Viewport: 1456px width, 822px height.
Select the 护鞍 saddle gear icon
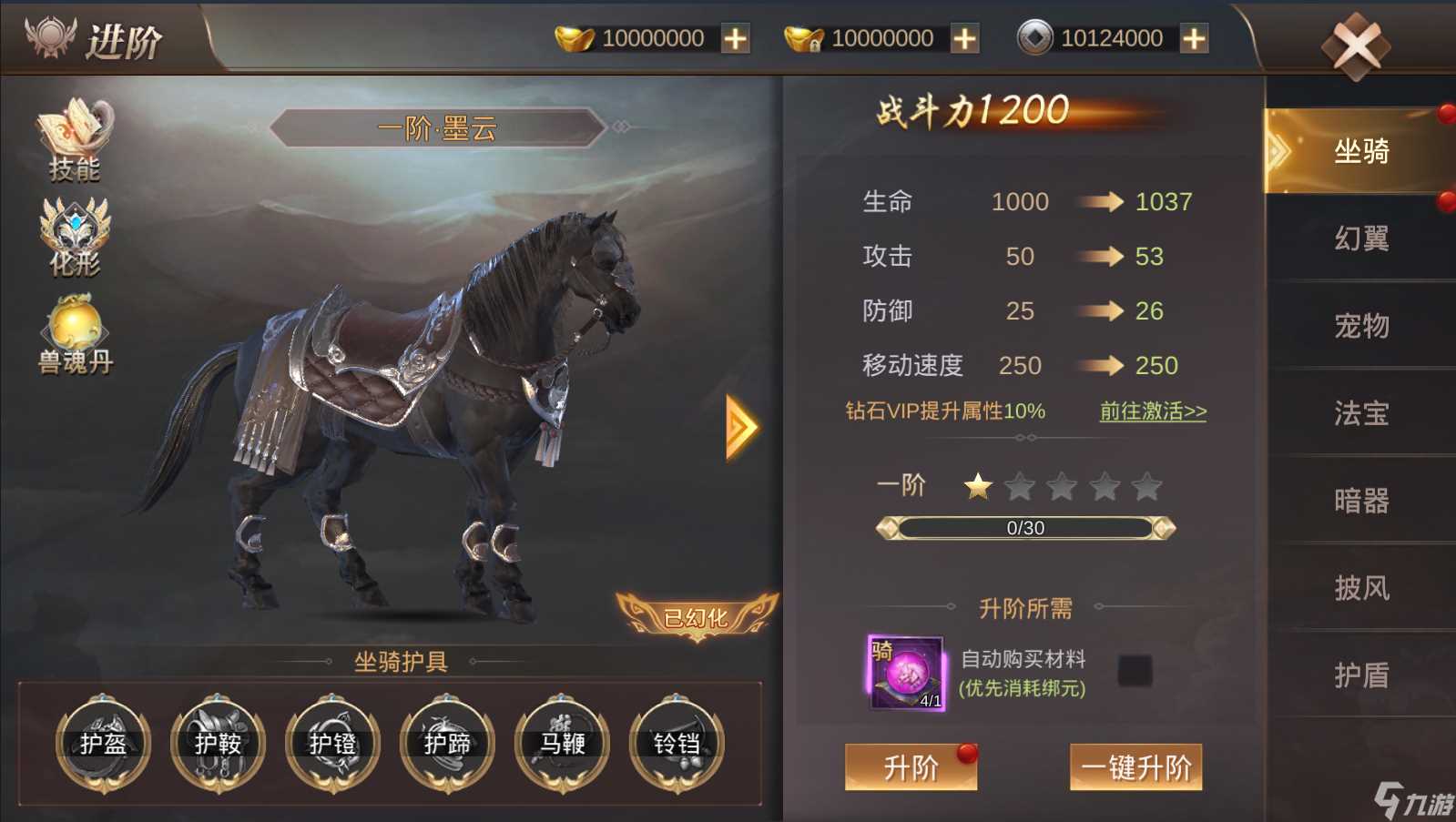218,745
